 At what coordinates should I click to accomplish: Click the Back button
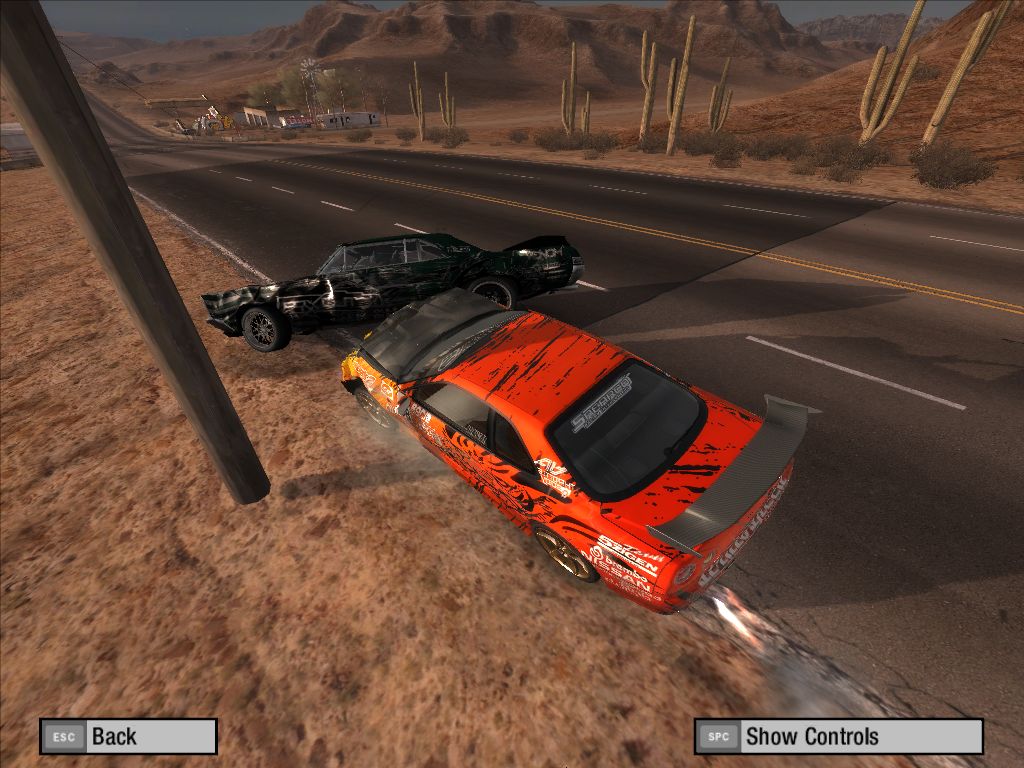pos(128,736)
